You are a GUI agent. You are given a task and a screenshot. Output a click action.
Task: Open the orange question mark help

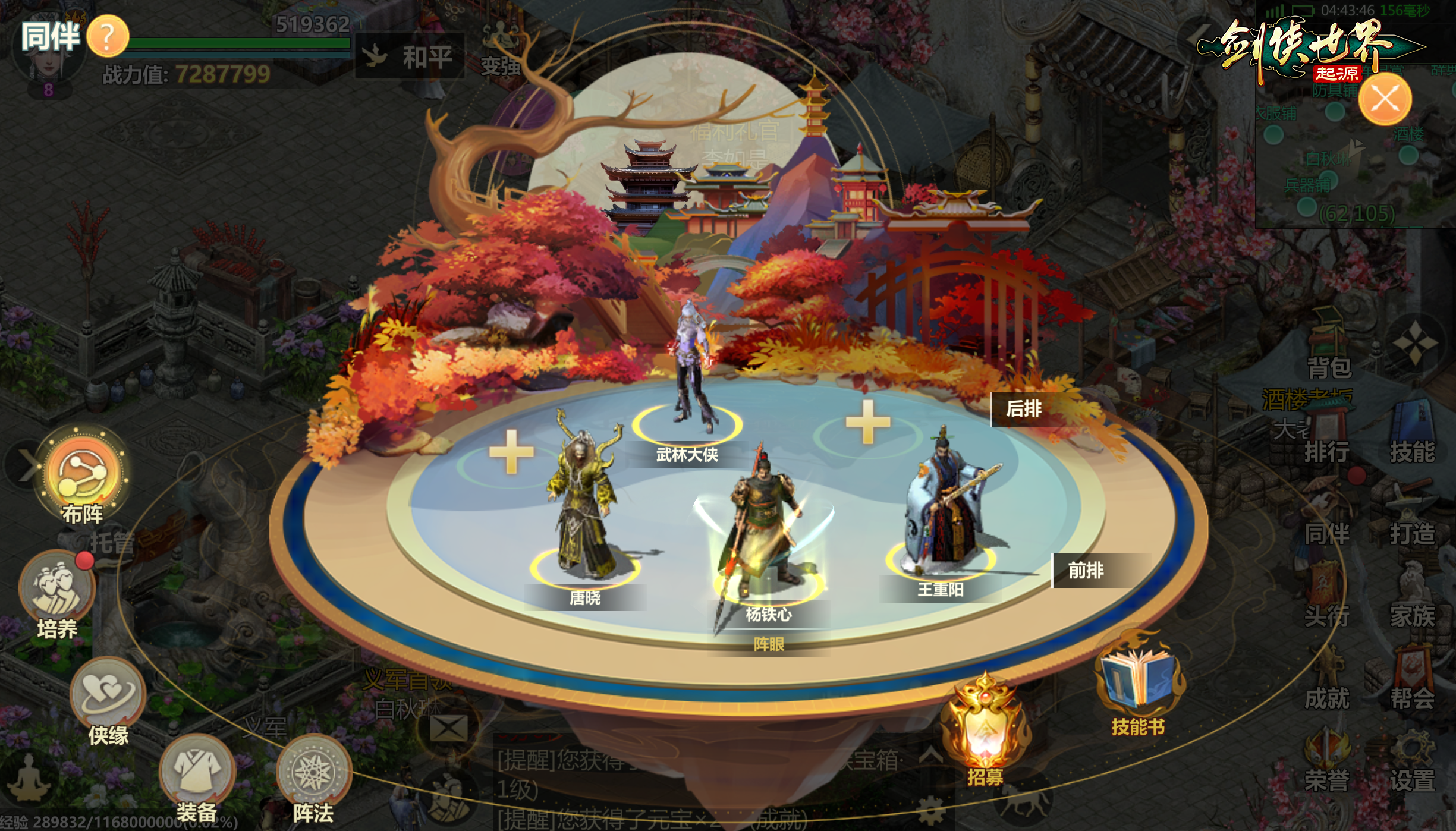coord(108,37)
